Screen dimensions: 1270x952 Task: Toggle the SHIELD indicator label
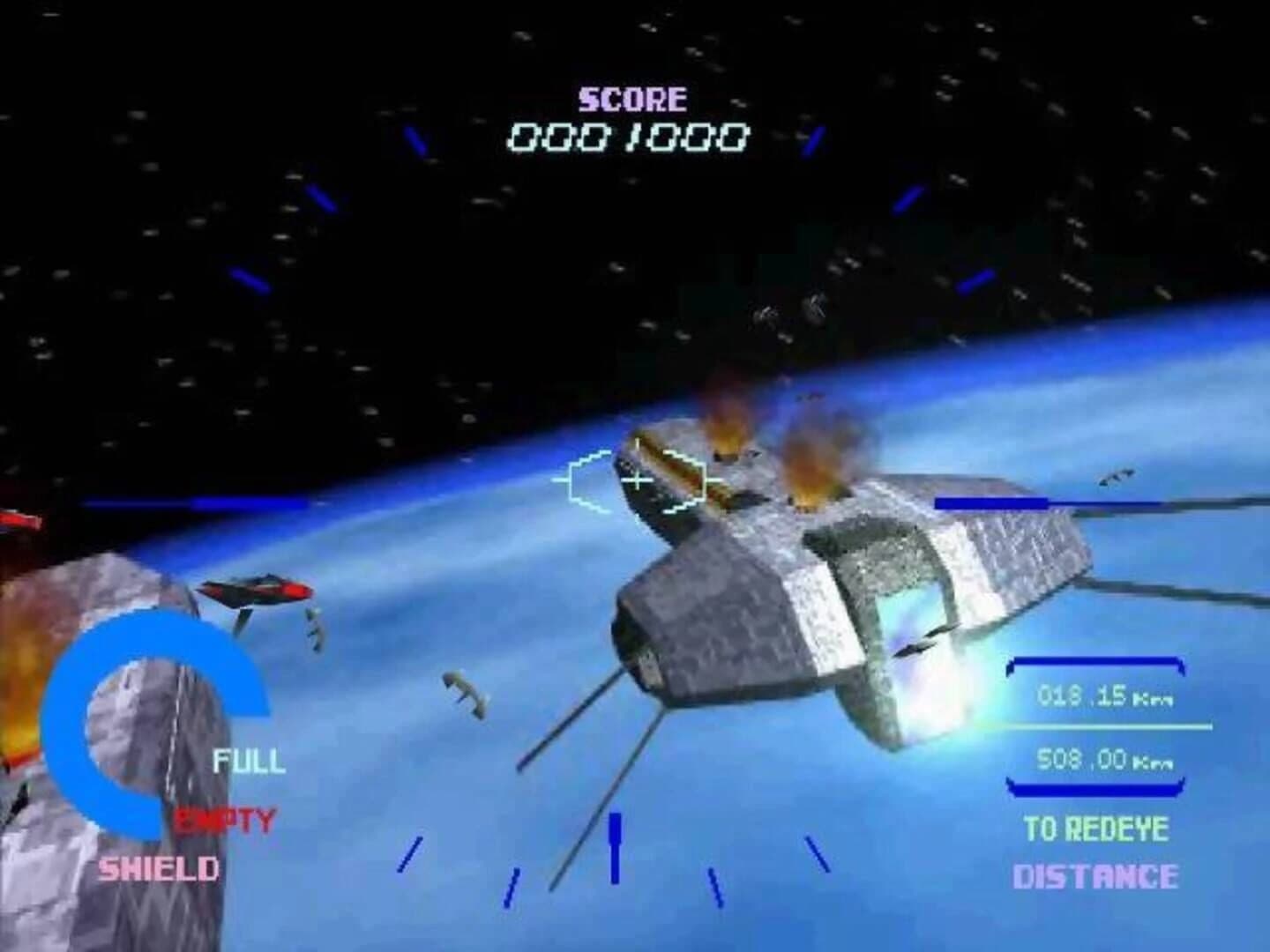coord(157,869)
